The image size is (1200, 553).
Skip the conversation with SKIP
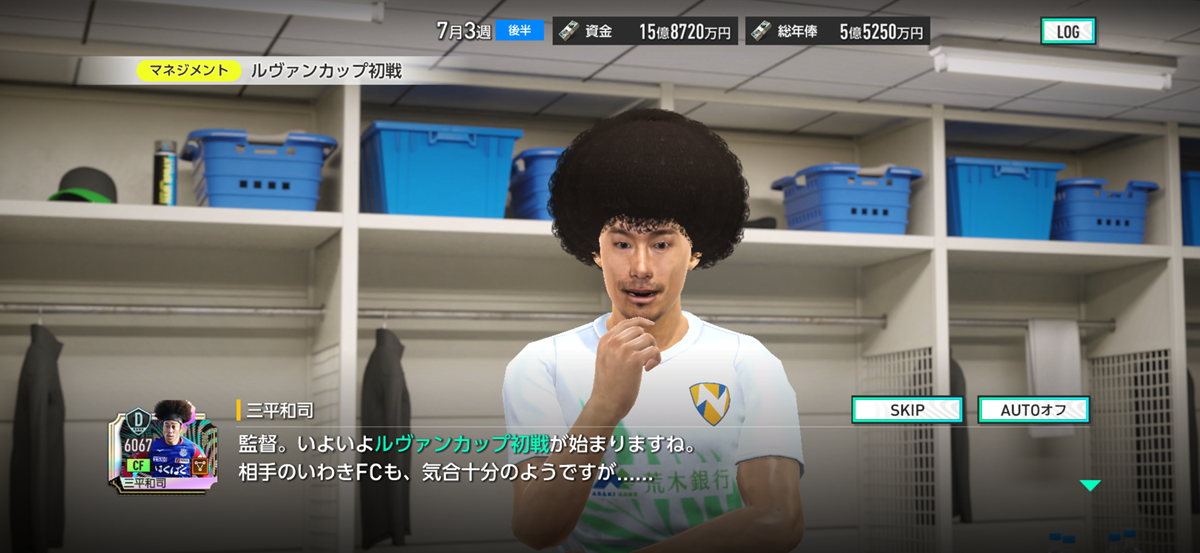tap(906, 410)
